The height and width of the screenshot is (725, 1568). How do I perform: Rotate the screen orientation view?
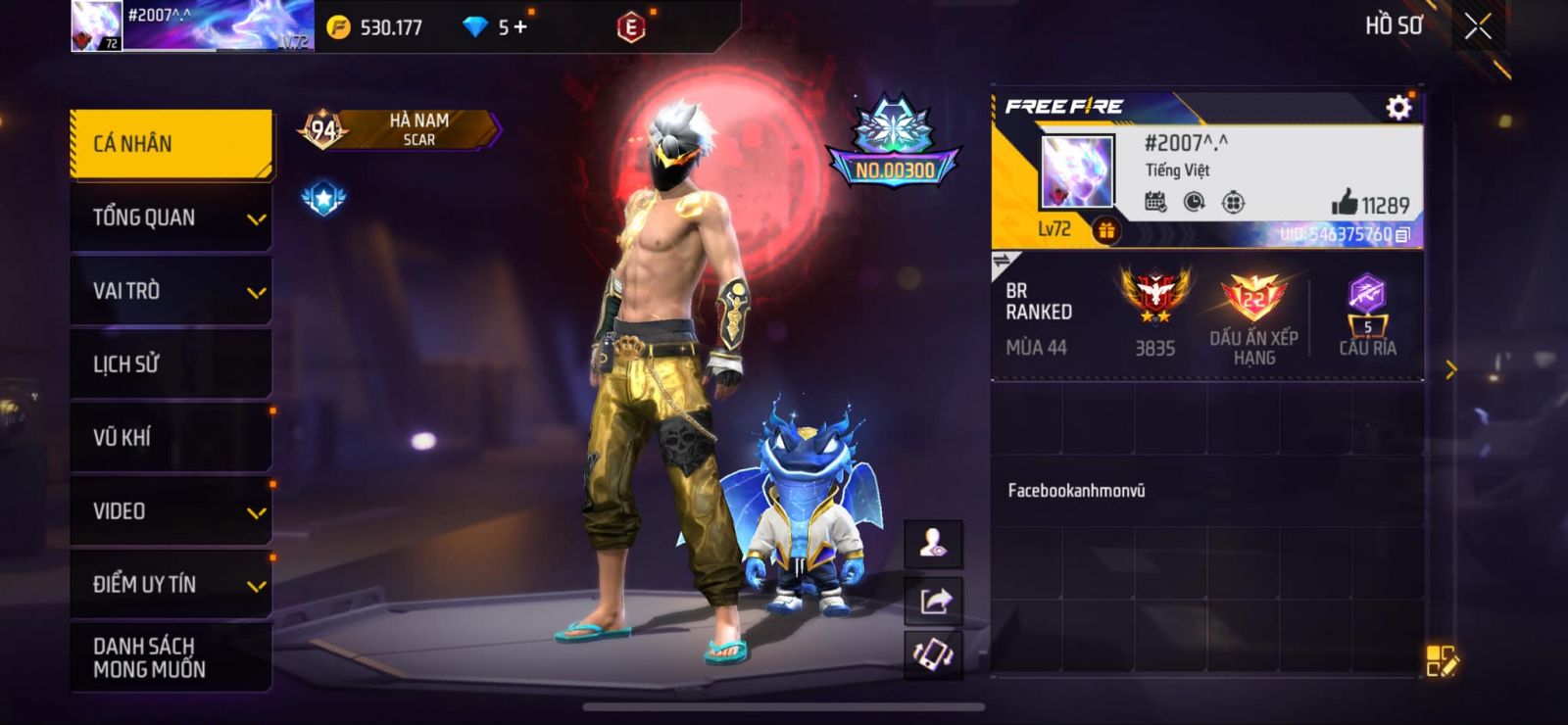934,654
